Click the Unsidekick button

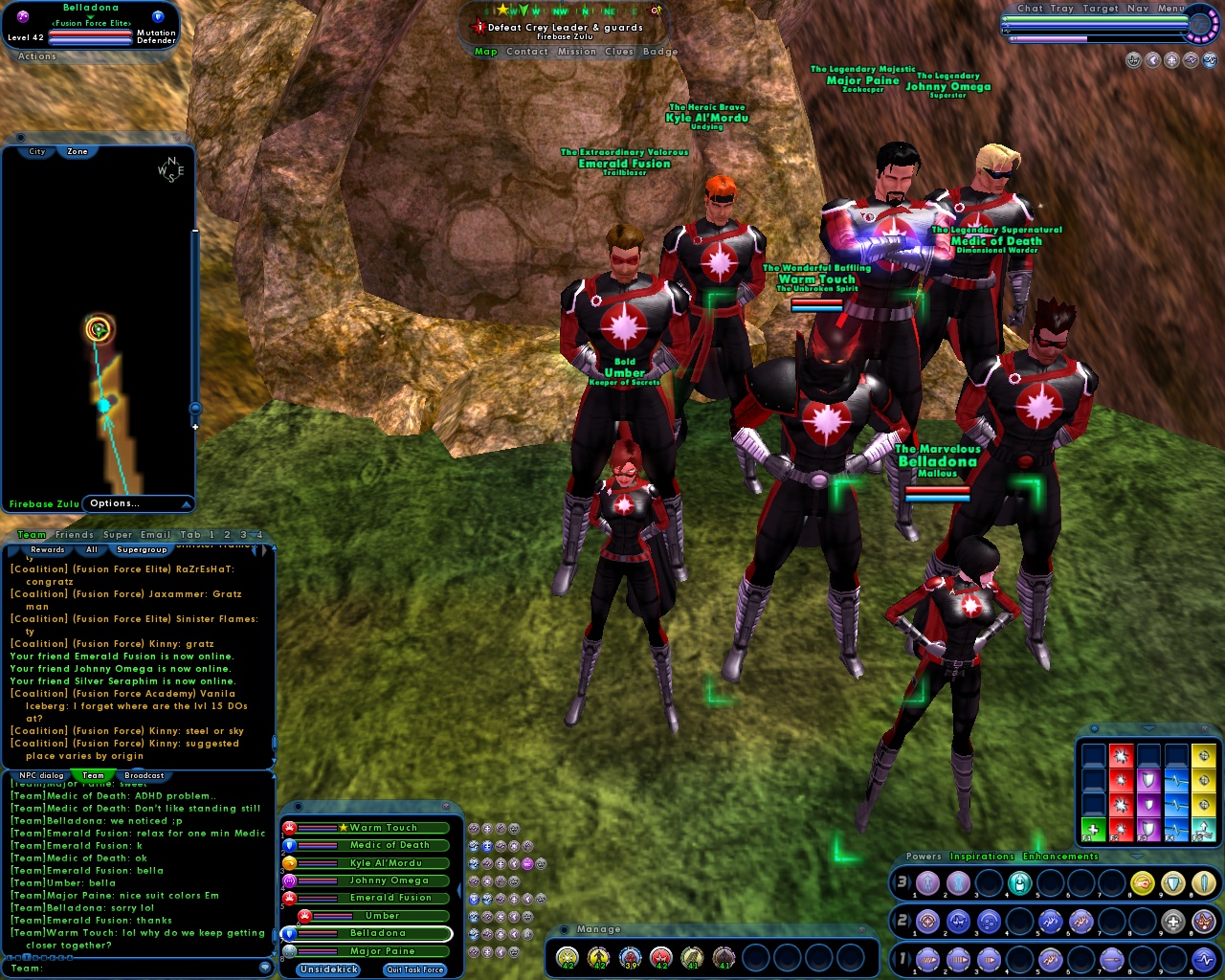point(327,969)
